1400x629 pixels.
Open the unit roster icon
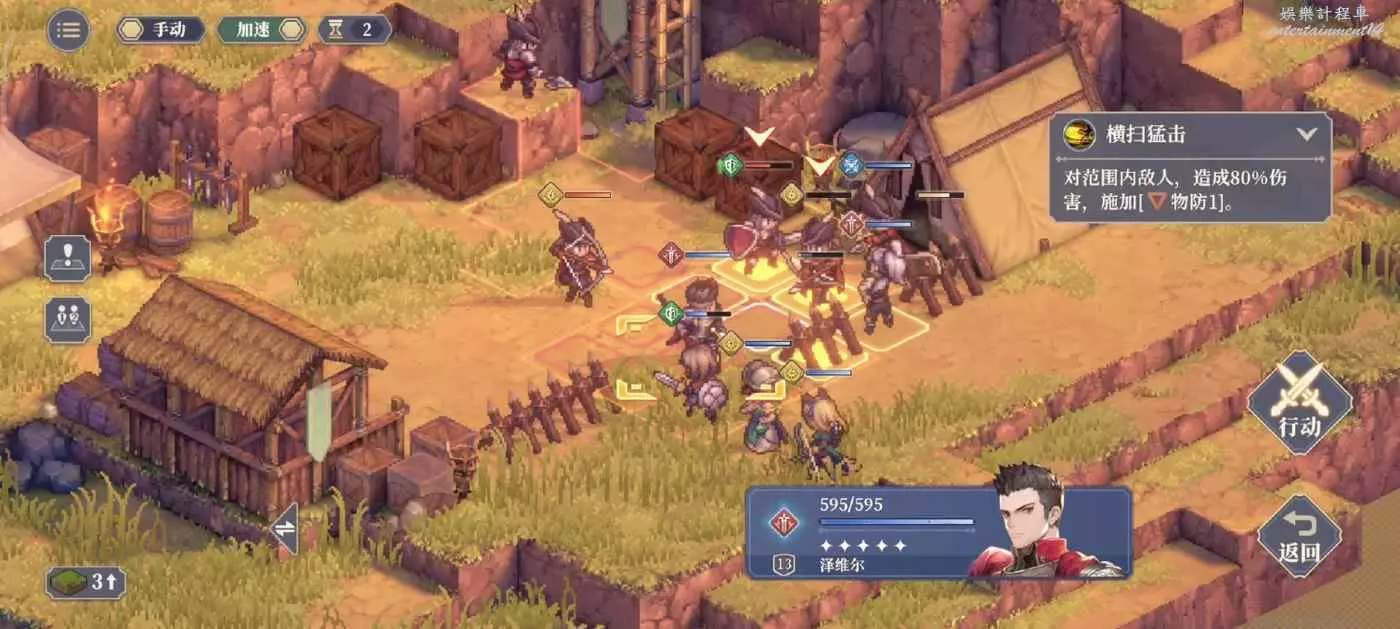(x=68, y=320)
